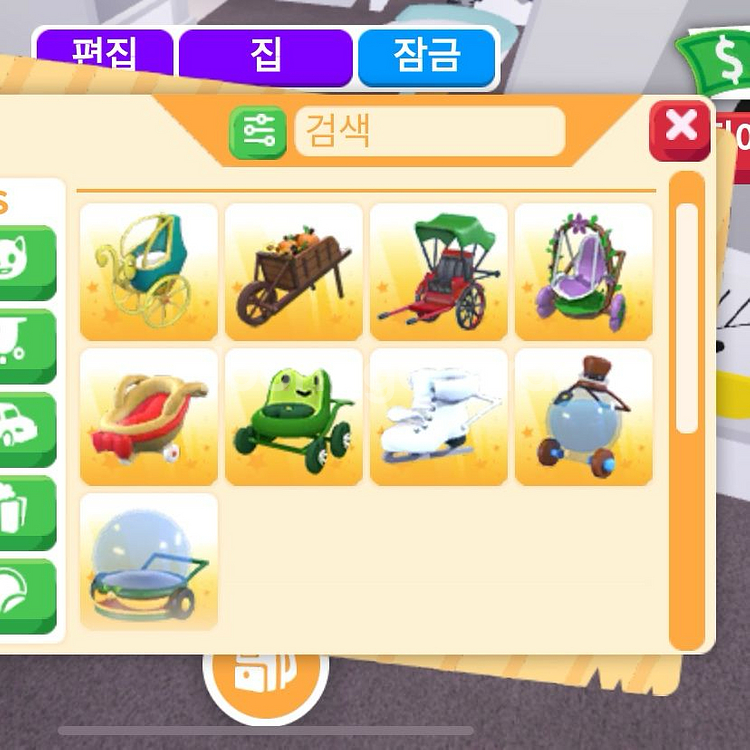
Task: Select the purple flower swing stroller
Action: 584,272
